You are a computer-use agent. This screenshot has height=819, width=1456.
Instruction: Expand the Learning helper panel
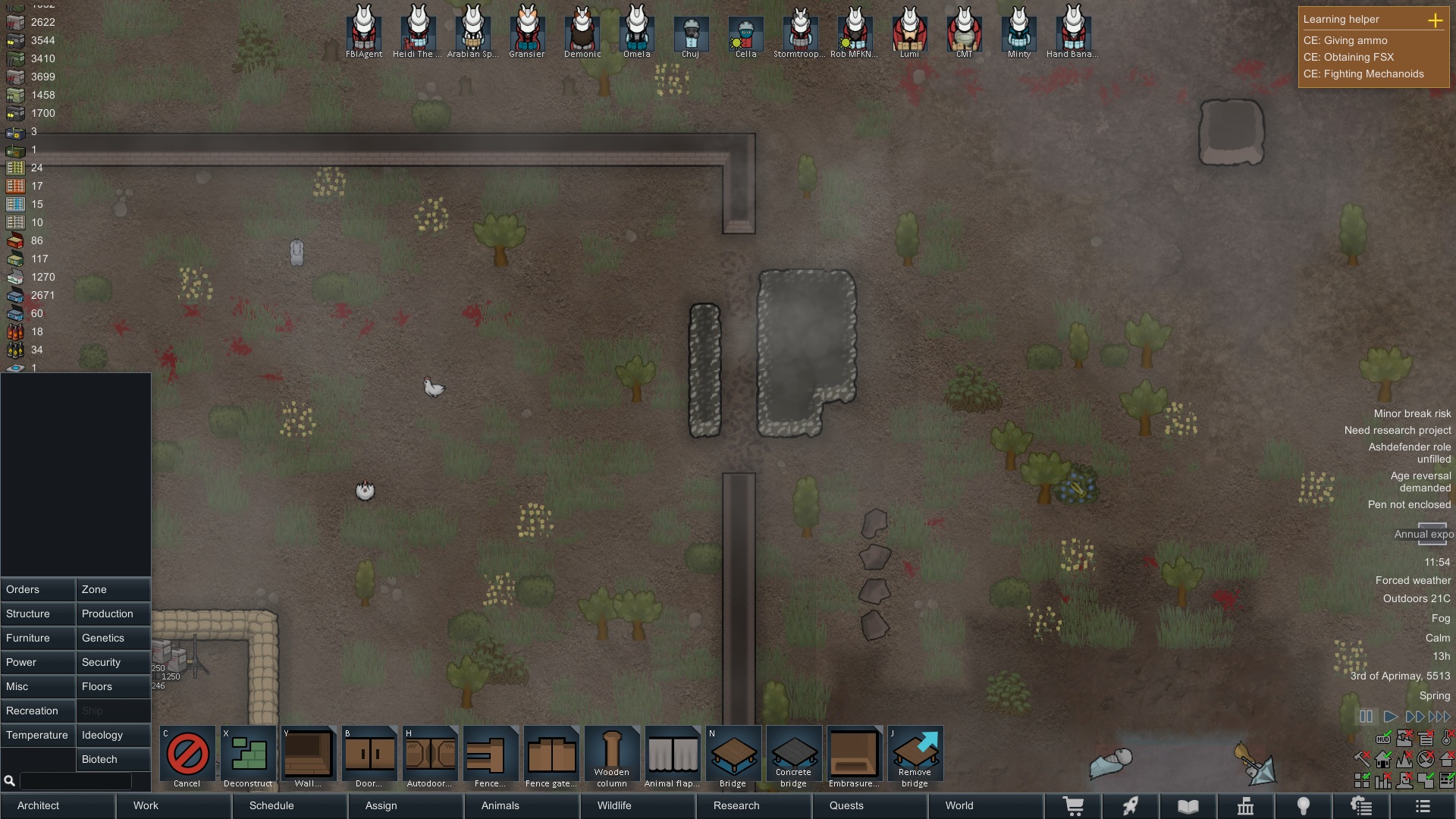coord(1435,20)
